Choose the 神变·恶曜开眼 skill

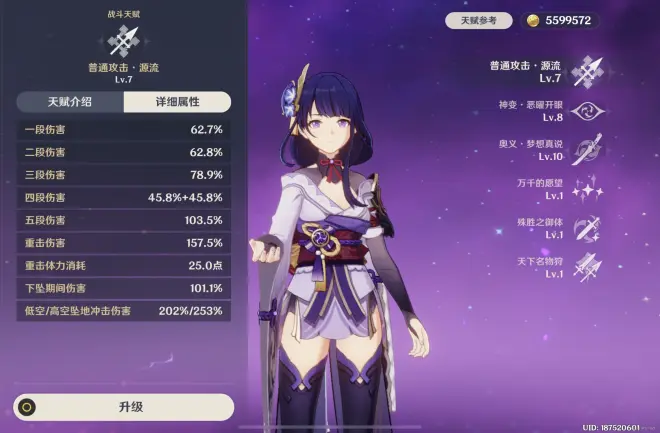(584, 109)
